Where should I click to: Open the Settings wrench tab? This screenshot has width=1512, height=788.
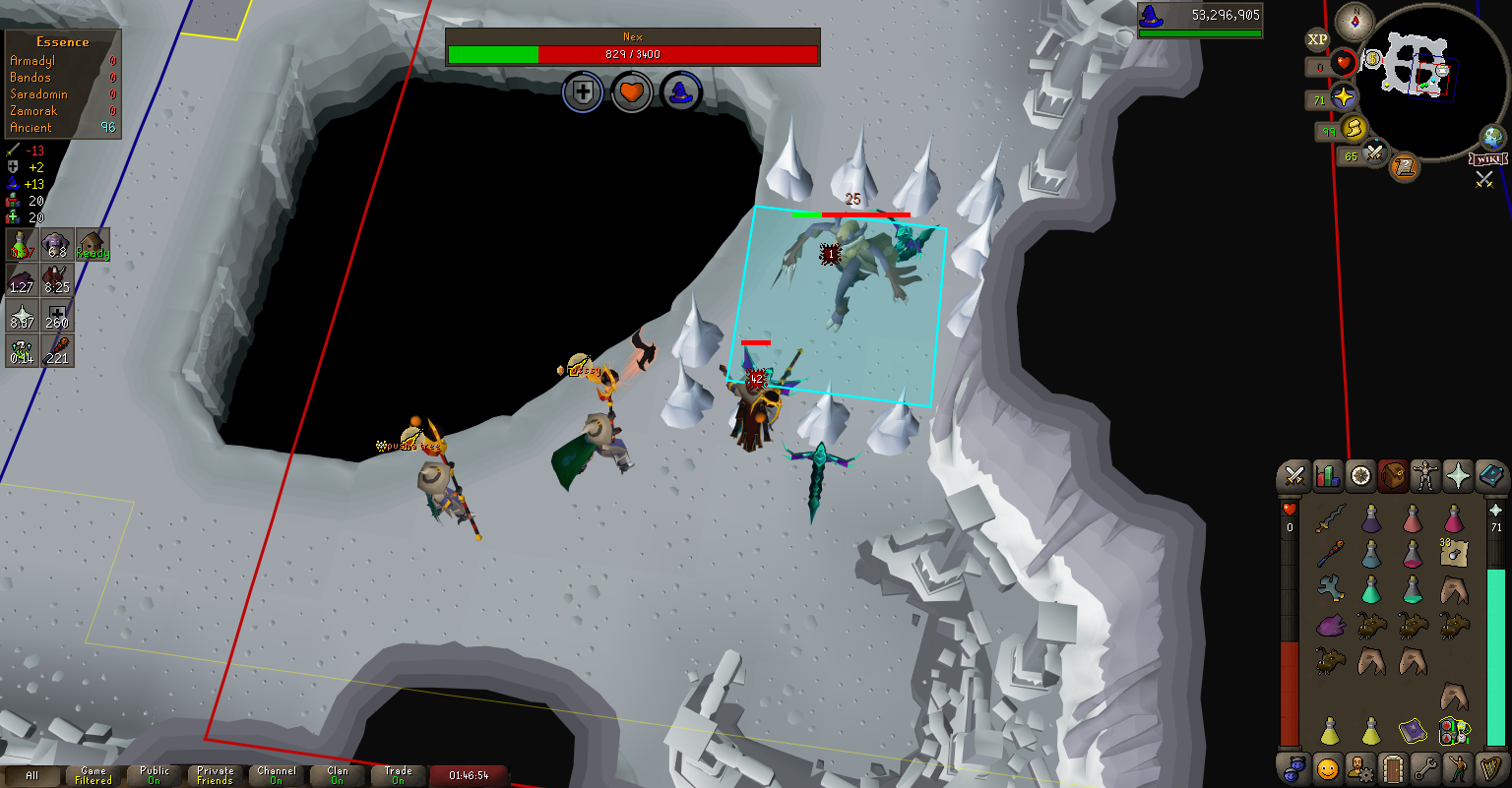click(1424, 767)
